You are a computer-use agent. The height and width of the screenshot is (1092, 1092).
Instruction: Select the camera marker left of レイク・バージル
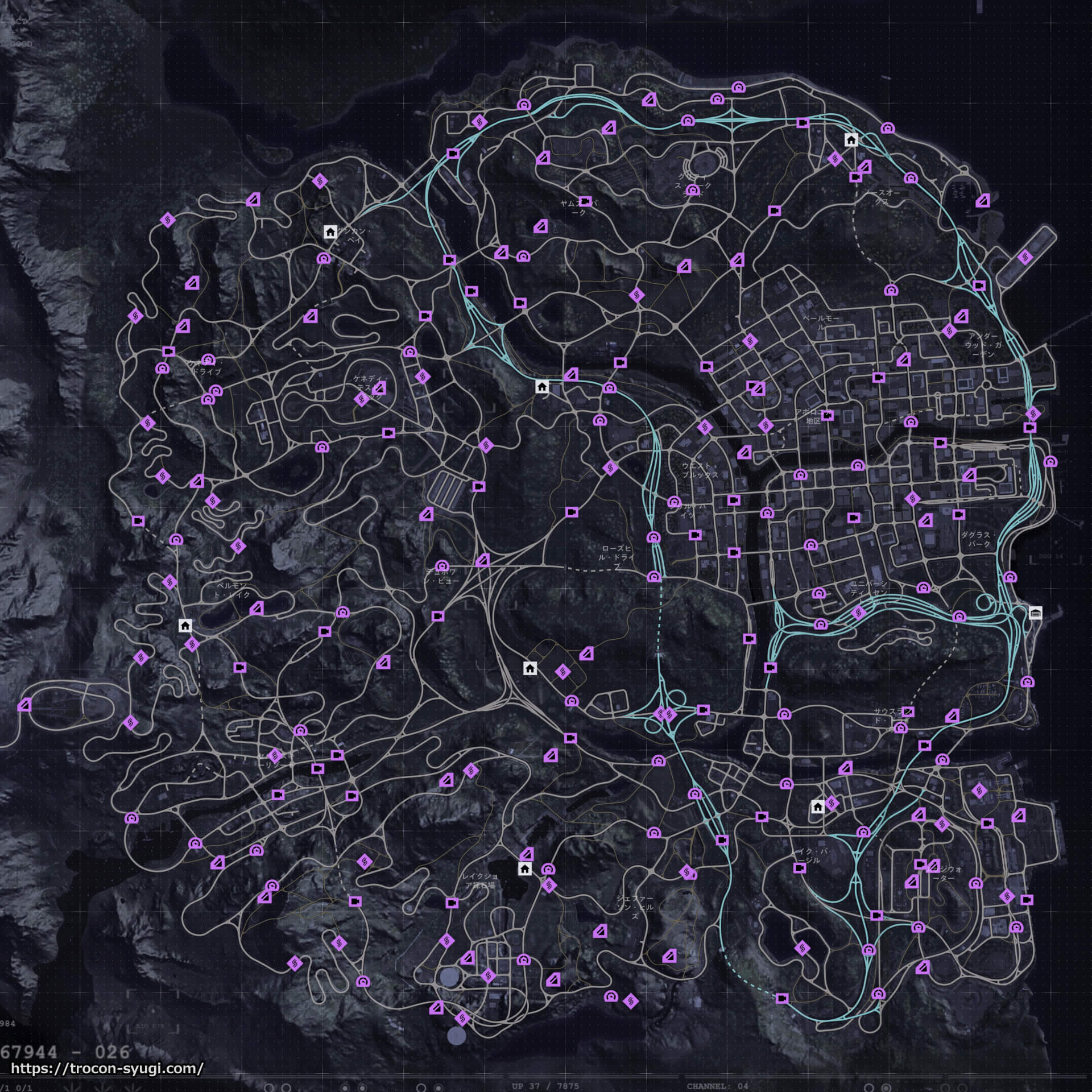point(800,868)
